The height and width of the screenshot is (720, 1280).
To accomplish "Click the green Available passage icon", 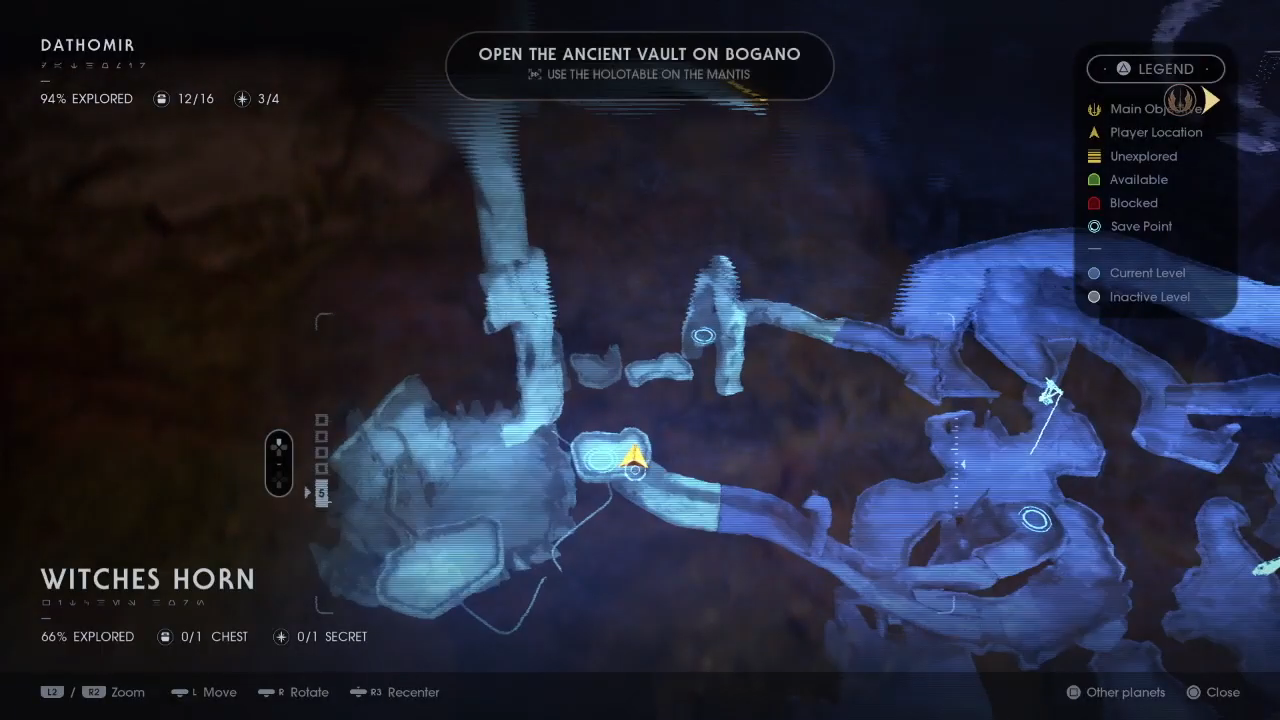I will pos(1095,179).
